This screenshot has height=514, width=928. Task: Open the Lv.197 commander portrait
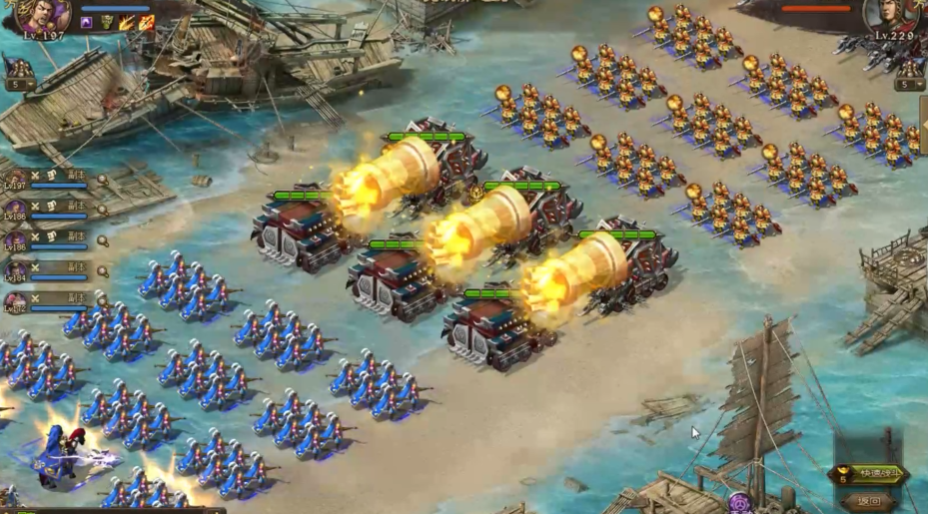(x=42, y=15)
